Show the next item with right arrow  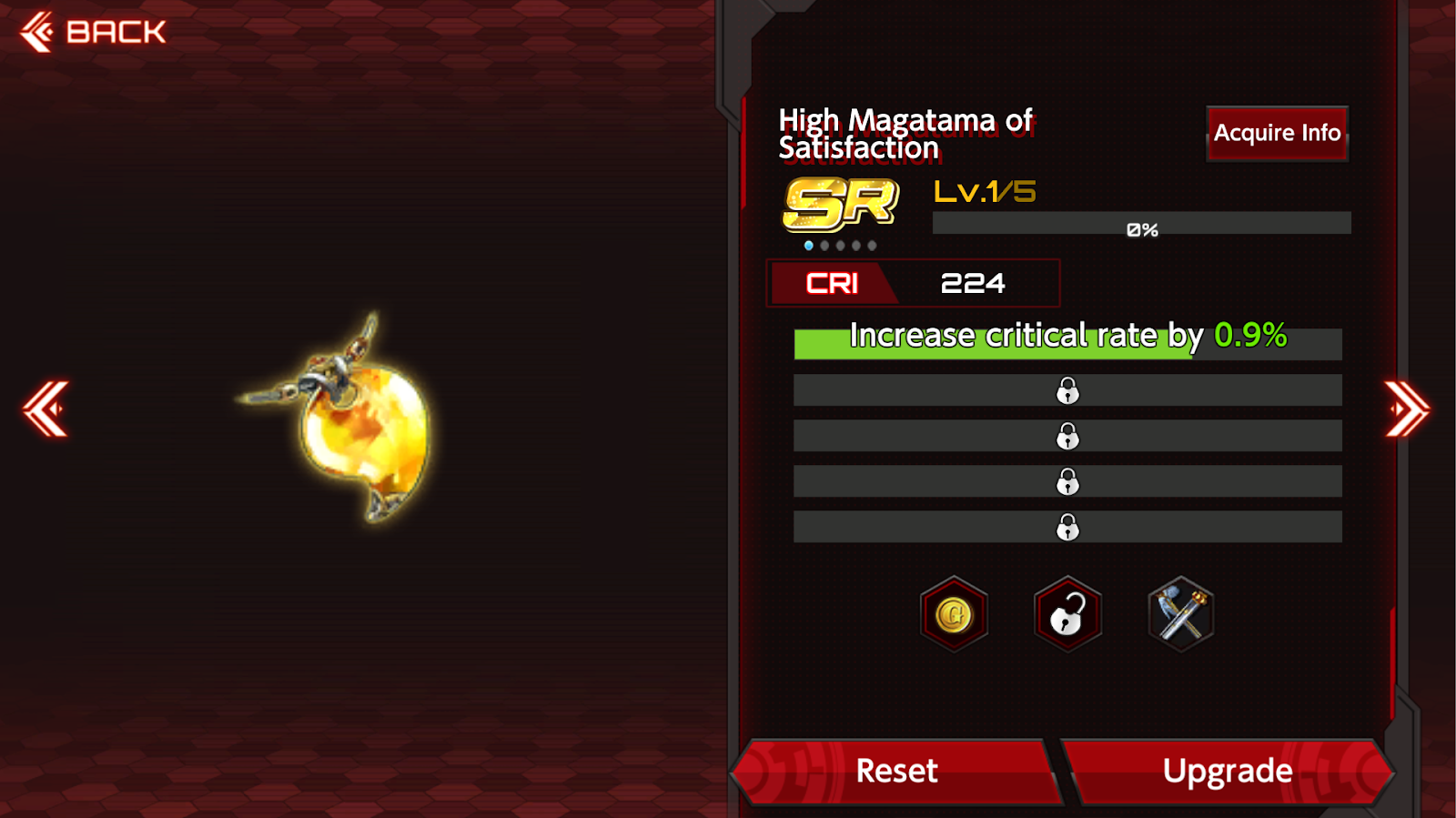[x=1406, y=409]
